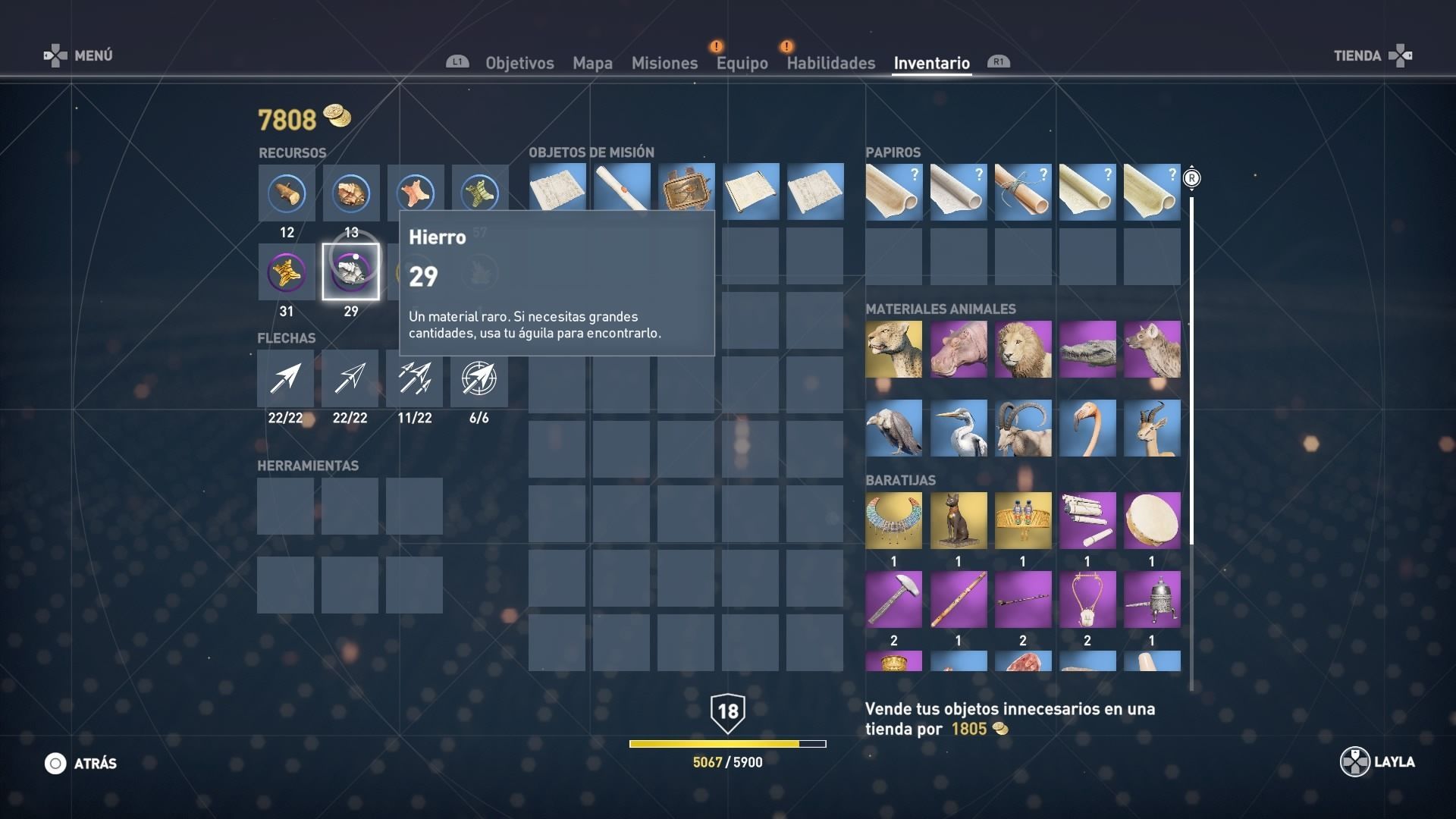Select the Equipo tab
The image size is (1456, 819).
click(742, 63)
